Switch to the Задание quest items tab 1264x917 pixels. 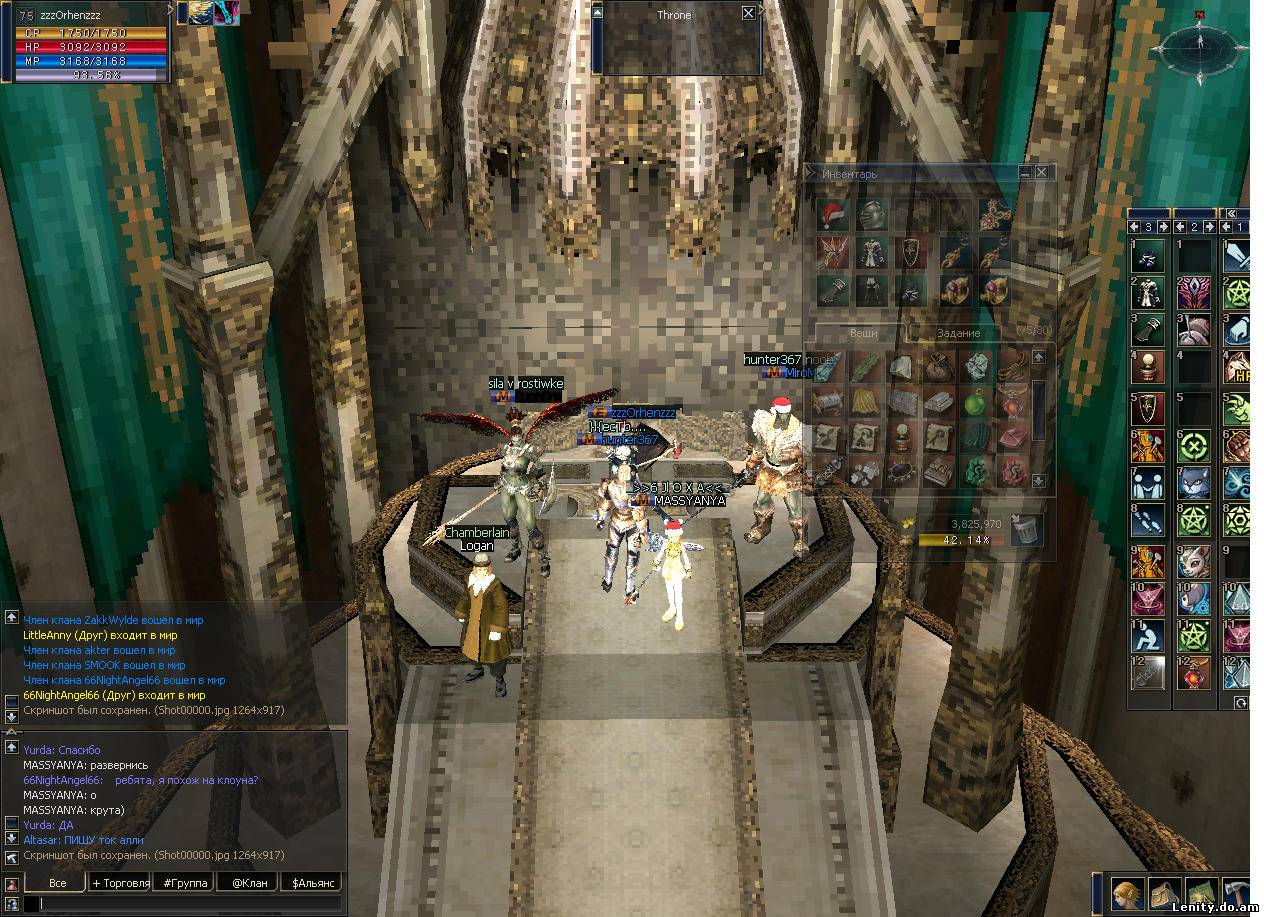(958, 333)
